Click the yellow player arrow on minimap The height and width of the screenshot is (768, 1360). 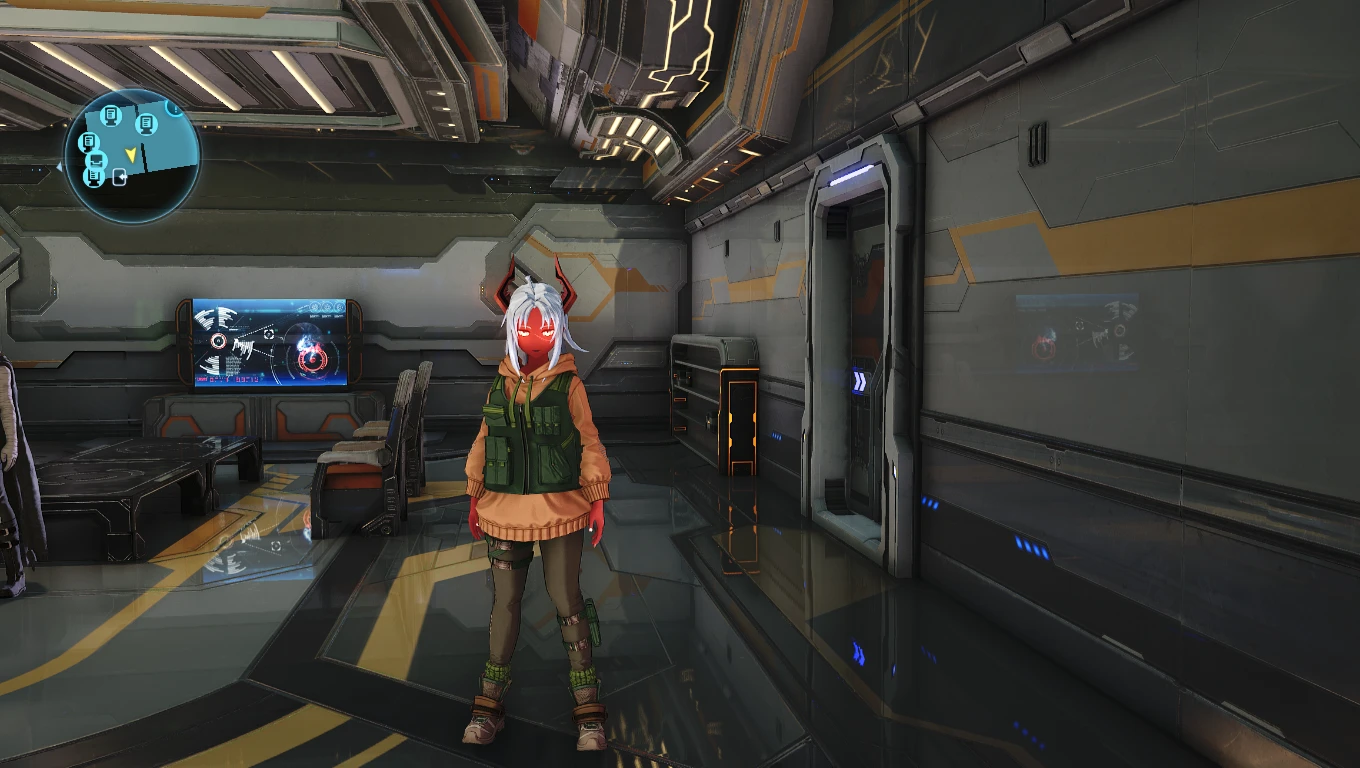(x=130, y=154)
